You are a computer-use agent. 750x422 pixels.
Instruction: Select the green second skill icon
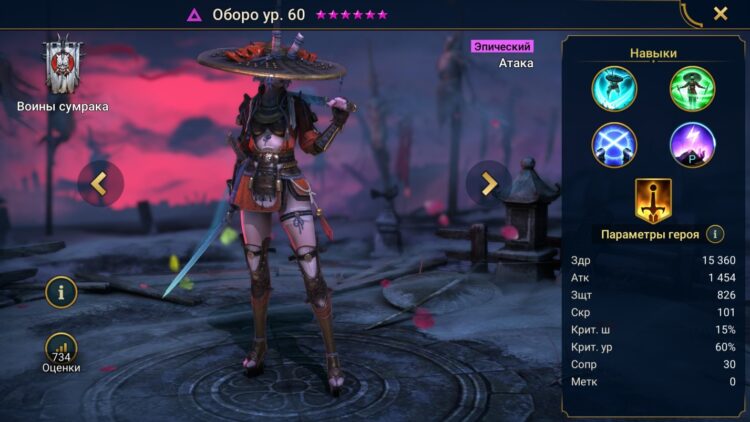click(x=692, y=88)
